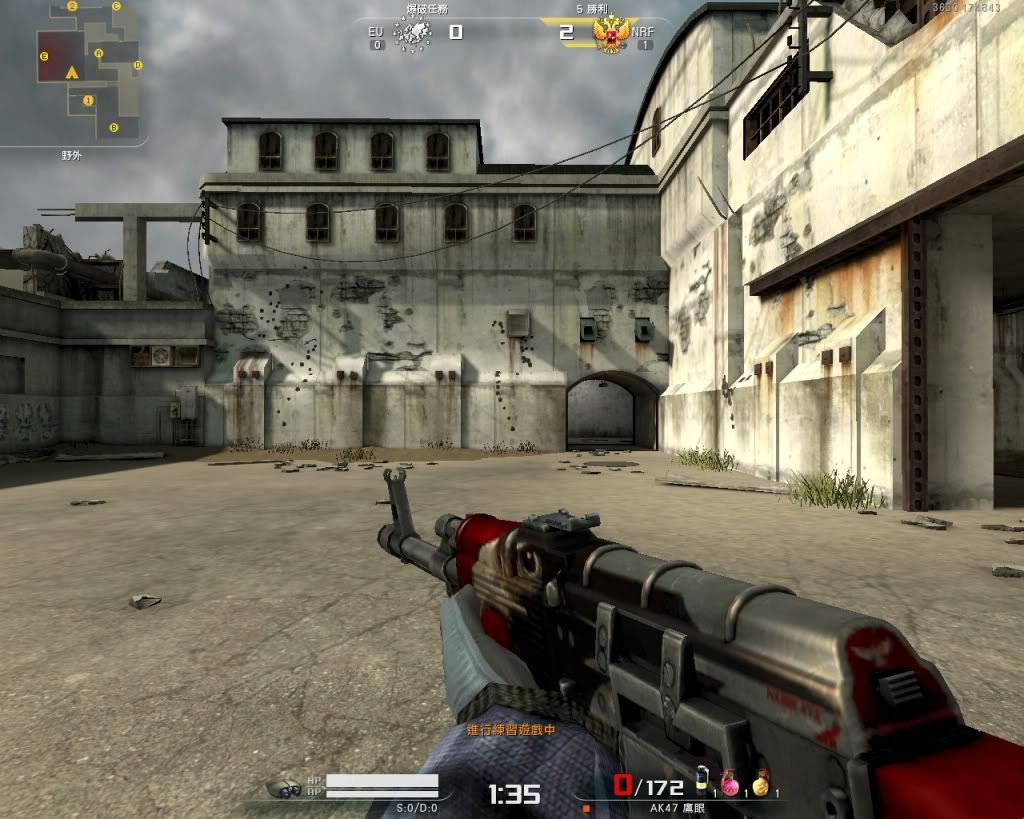
Task: Click the yellow player arrow on minimap
Action: pyautogui.click(x=71, y=73)
